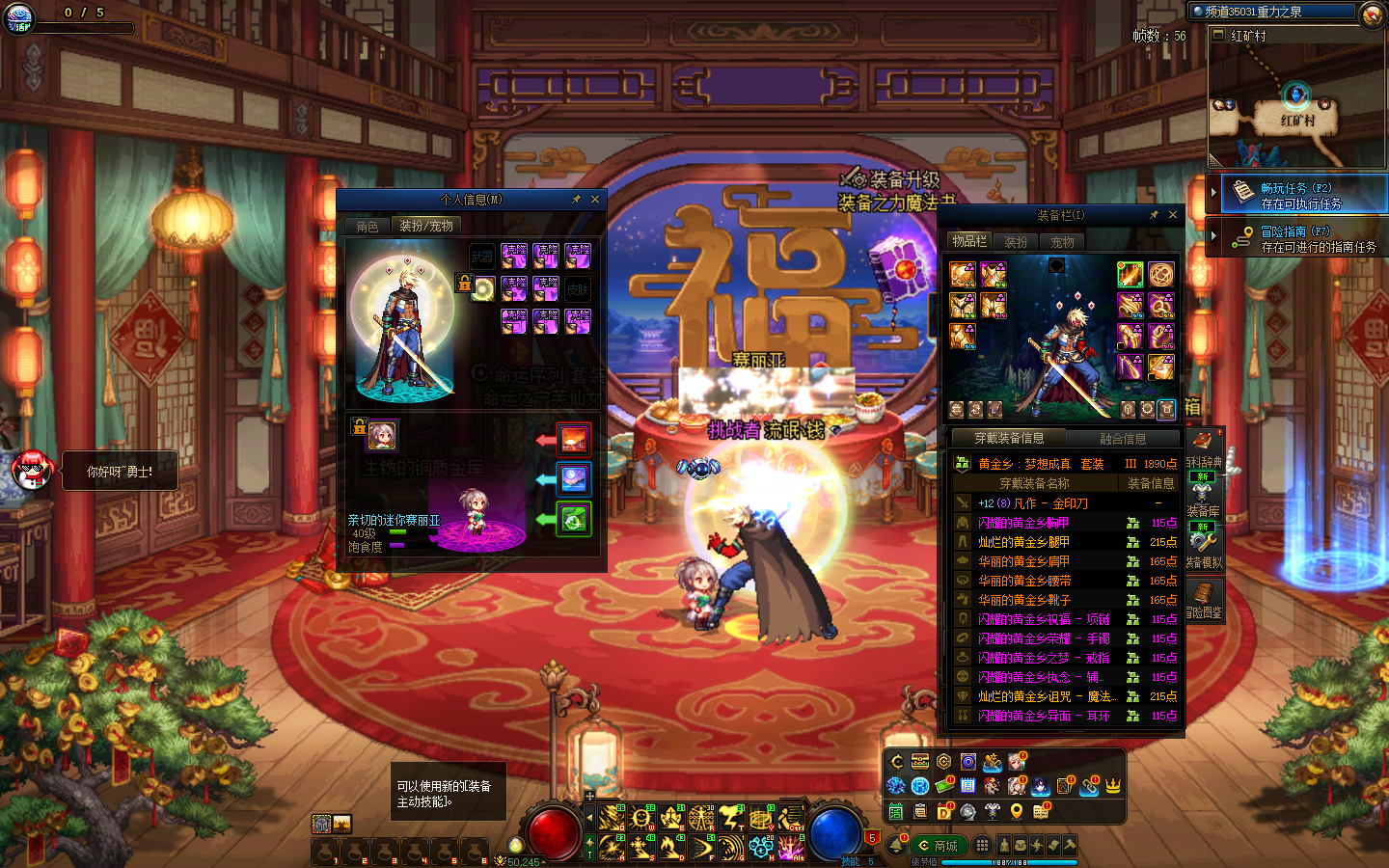This screenshot has width=1389, height=868.
Task: Open the 装扮 tab in equipment window
Action: (1016, 242)
